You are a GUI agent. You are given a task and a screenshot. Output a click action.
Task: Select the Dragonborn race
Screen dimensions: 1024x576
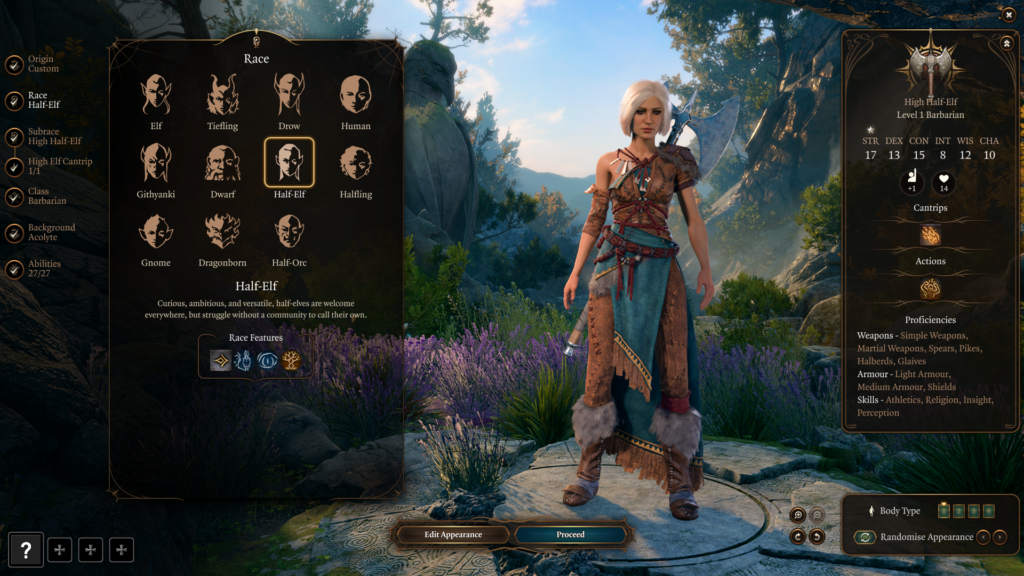click(222, 232)
